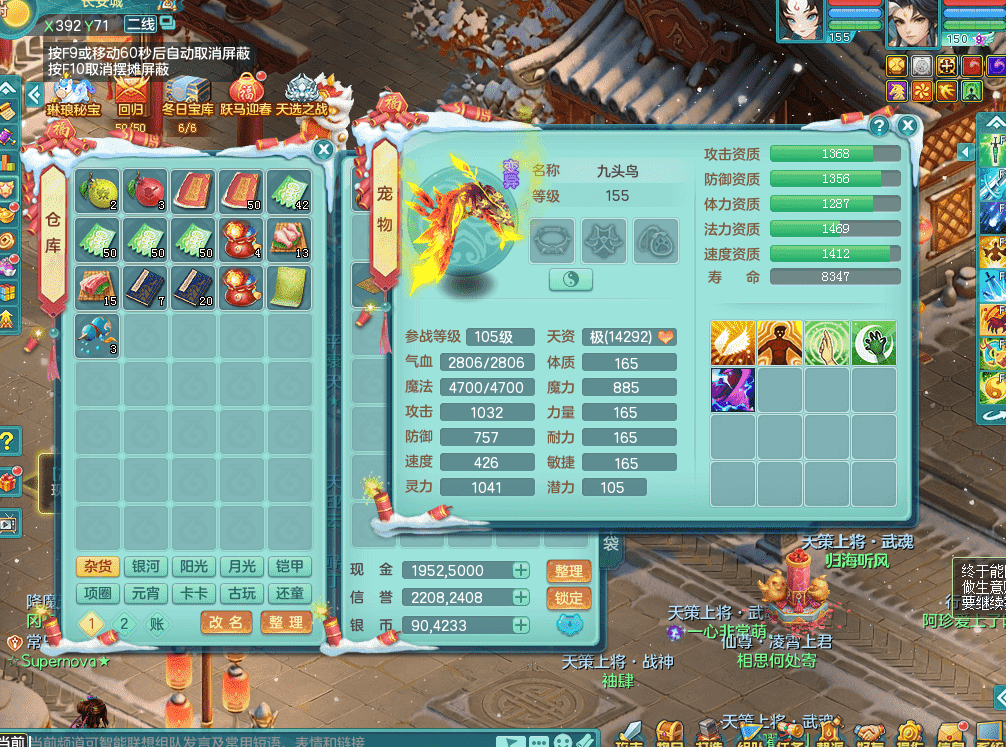Choose the 铠甲 warehouse tab
Image resolution: width=1006 pixels, height=747 pixels.
287,567
